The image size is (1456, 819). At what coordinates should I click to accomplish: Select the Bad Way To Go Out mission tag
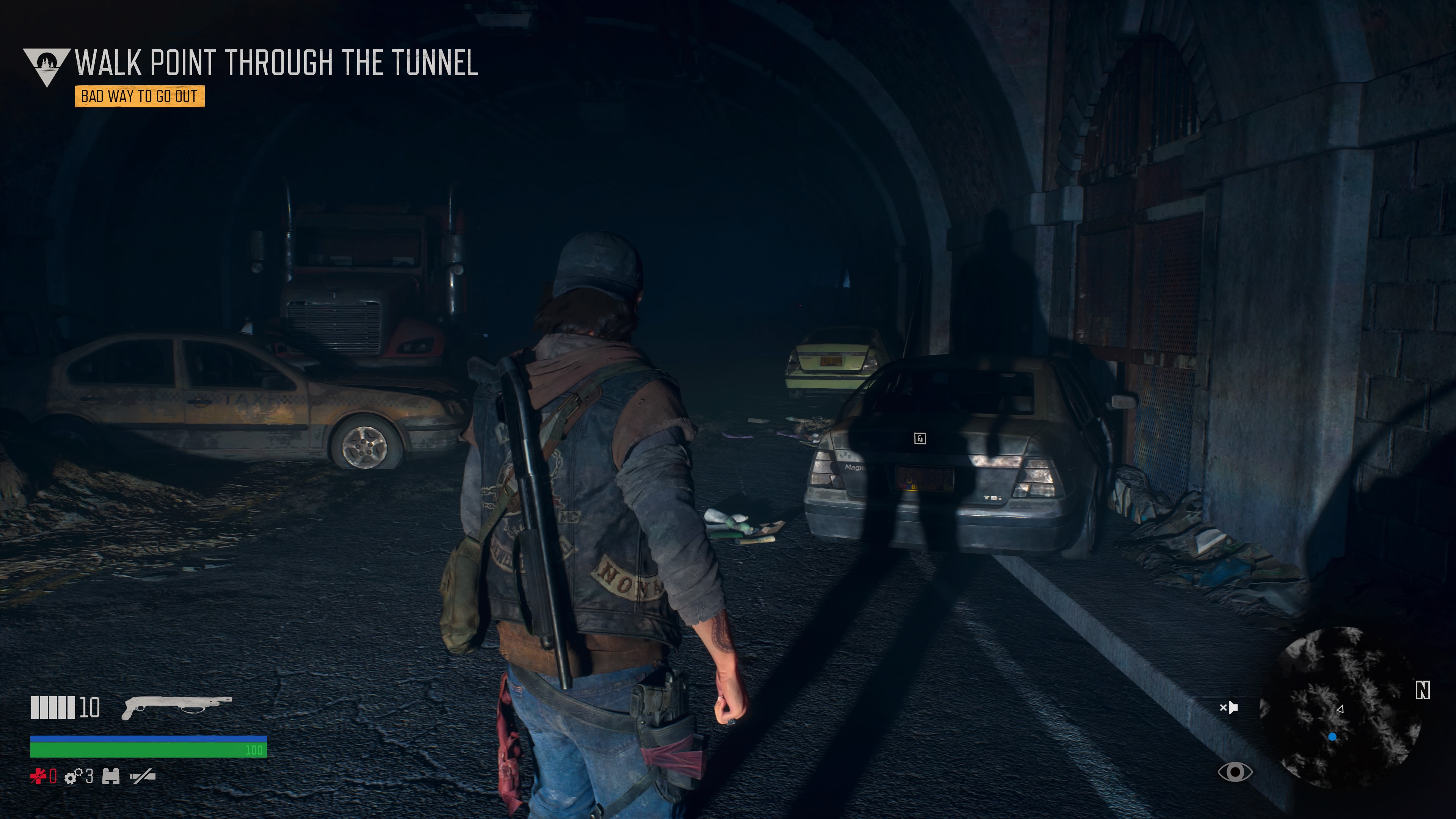140,96
